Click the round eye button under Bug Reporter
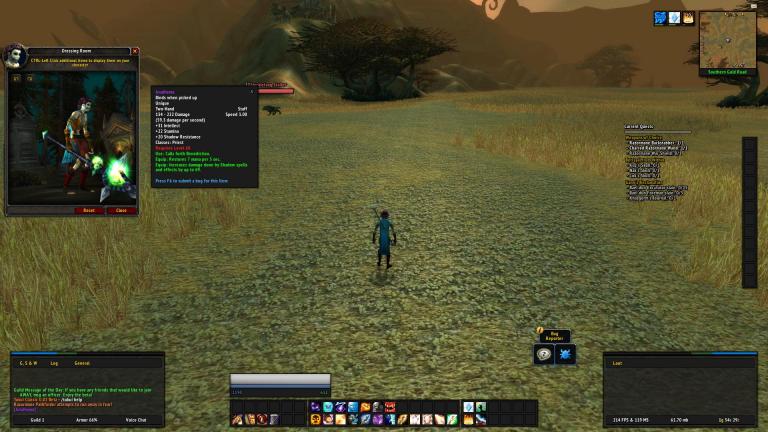The width and height of the screenshot is (768, 432). pyautogui.click(x=544, y=354)
